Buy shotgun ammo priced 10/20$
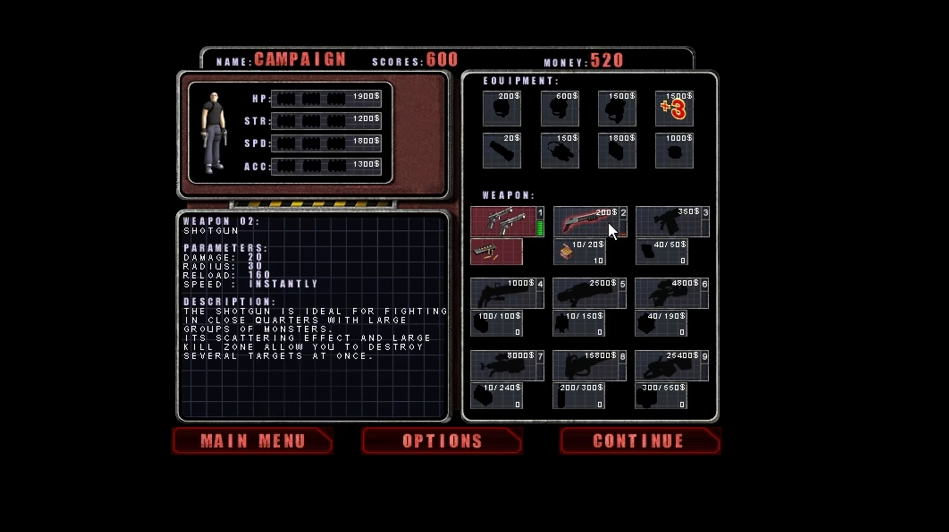The image size is (949, 532). (580, 252)
